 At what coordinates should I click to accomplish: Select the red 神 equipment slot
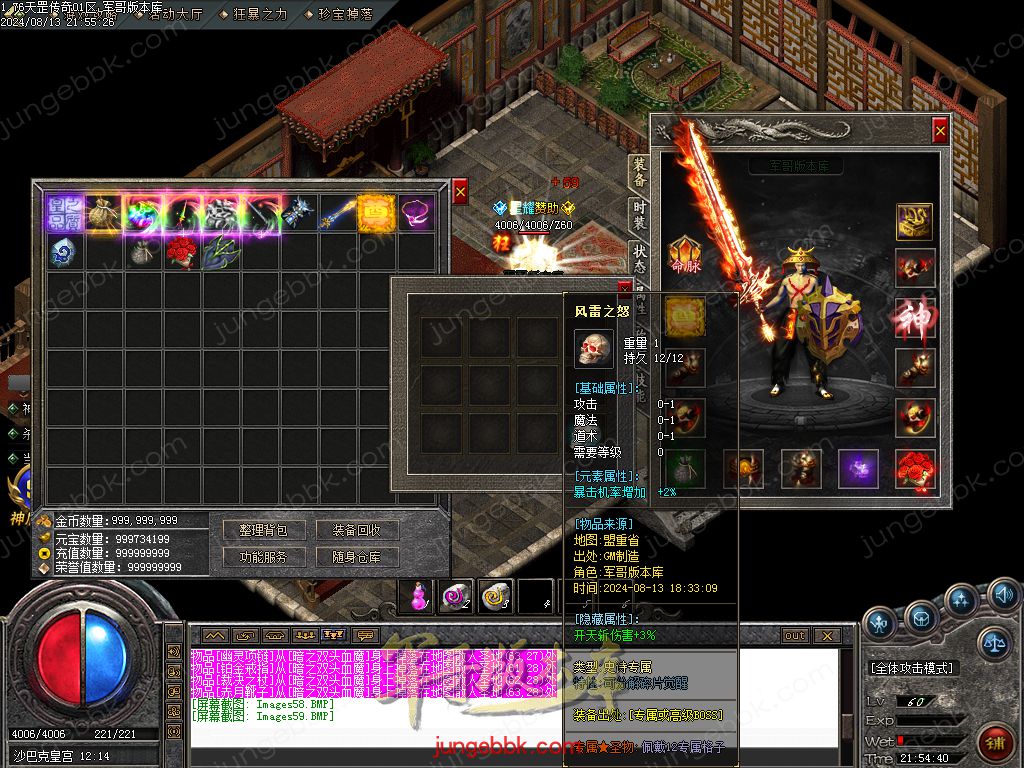[x=914, y=318]
